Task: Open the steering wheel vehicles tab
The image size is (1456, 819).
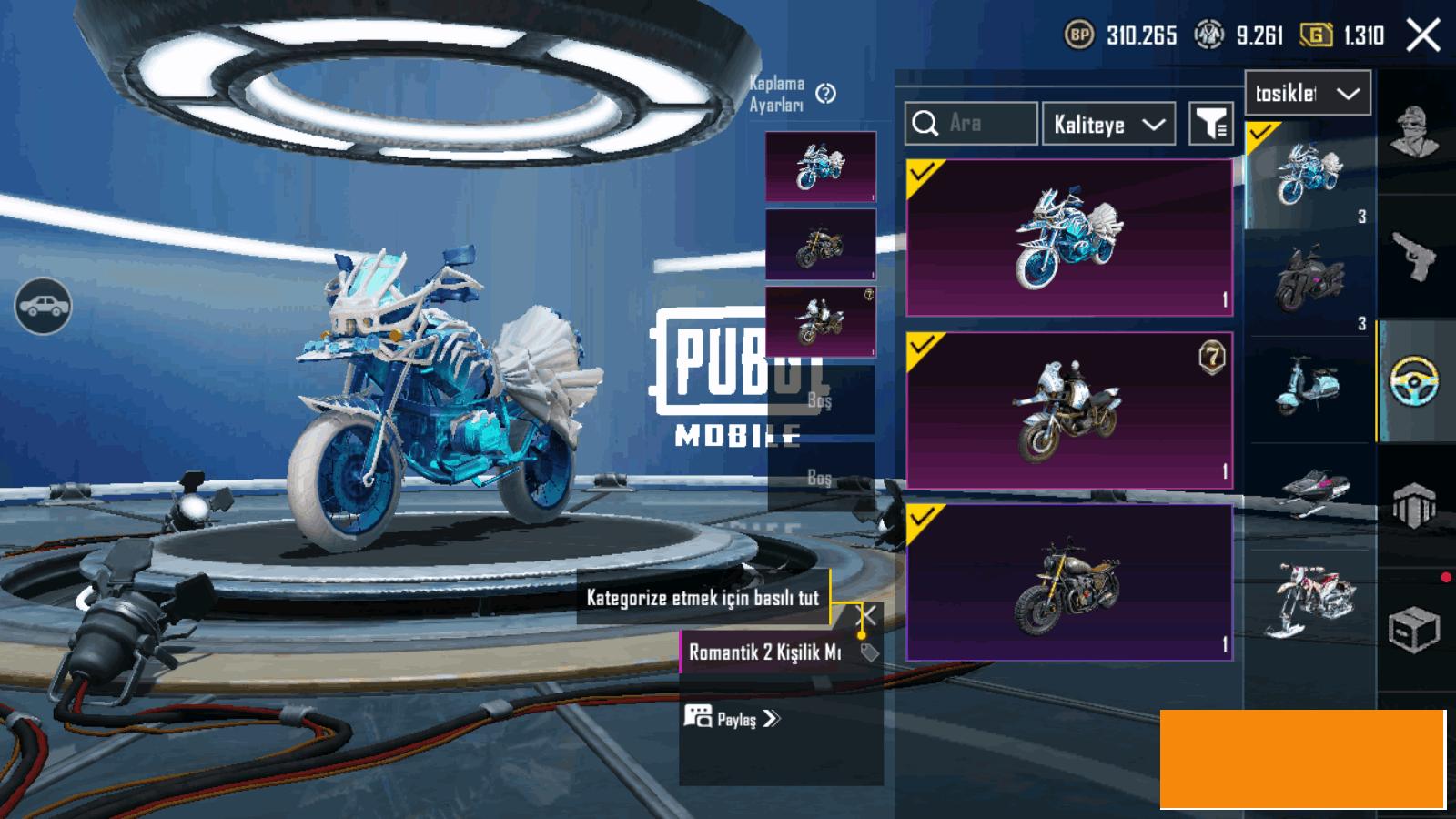Action: pyautogui.click(x=1415, y=381)
